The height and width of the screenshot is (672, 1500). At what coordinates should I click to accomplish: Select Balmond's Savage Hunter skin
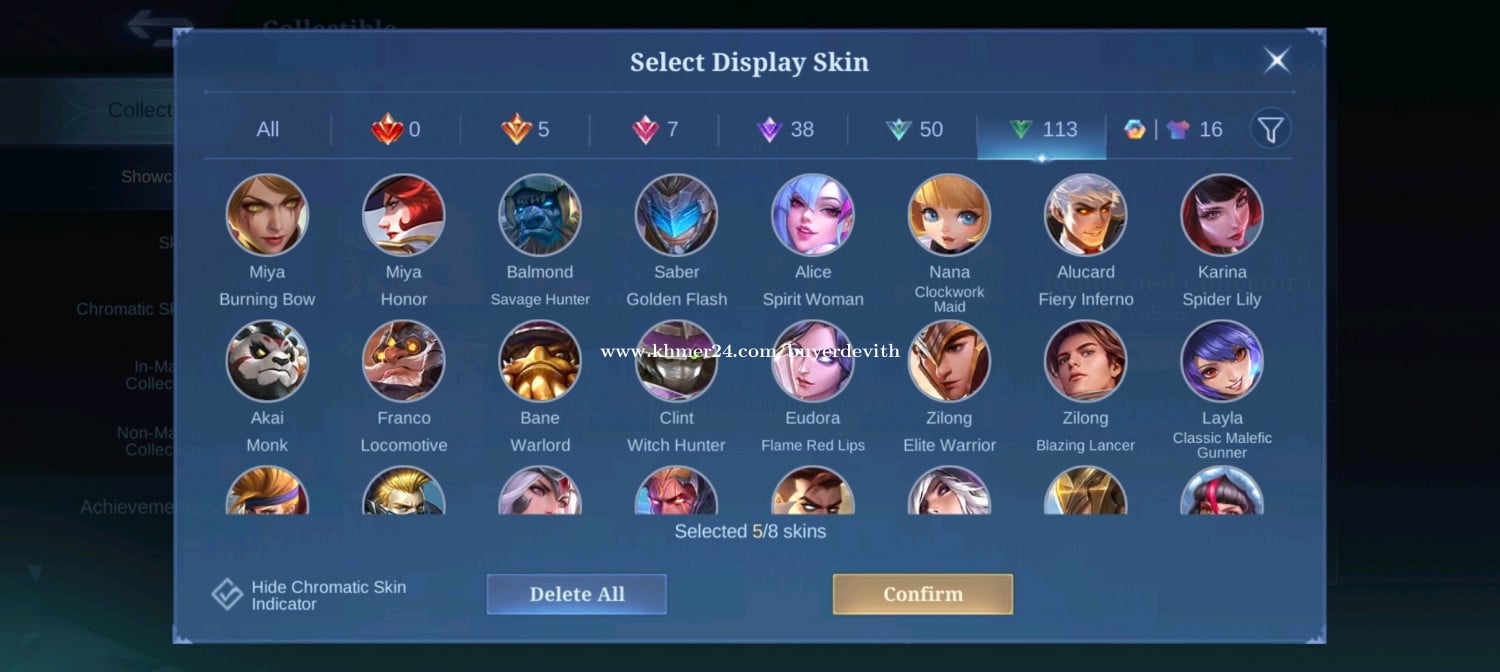point(540,215)
